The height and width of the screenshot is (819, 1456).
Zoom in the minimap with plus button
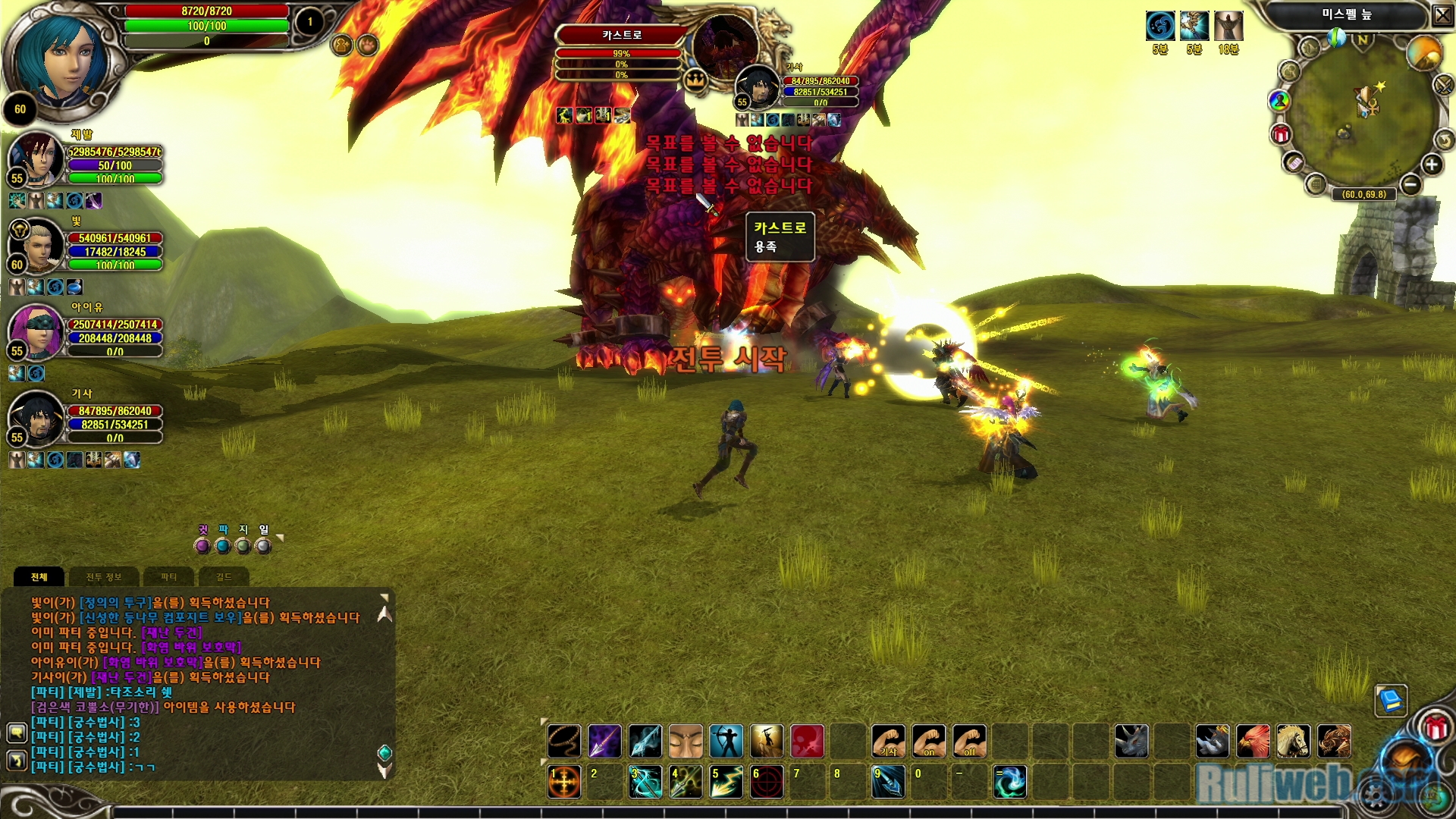pyautogui.click(x=1432, y=165)
